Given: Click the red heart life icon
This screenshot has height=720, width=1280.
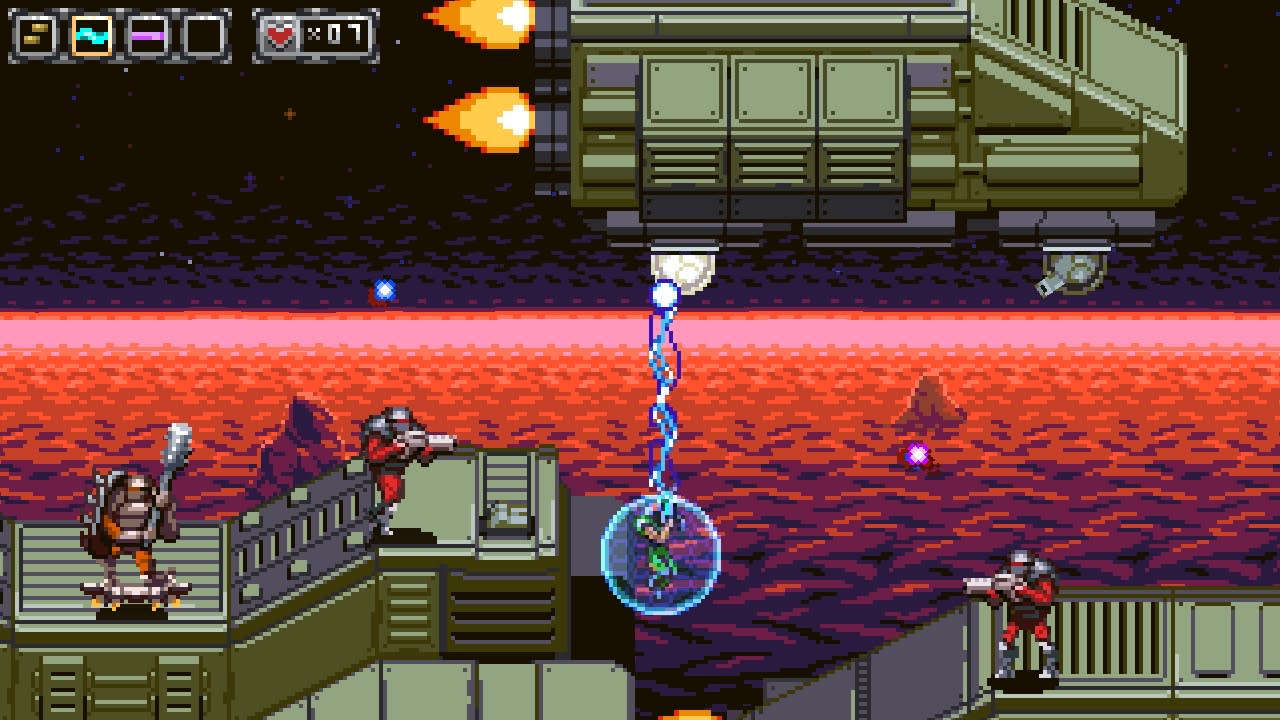Looking at the screenshot, I should pos(281,31).
